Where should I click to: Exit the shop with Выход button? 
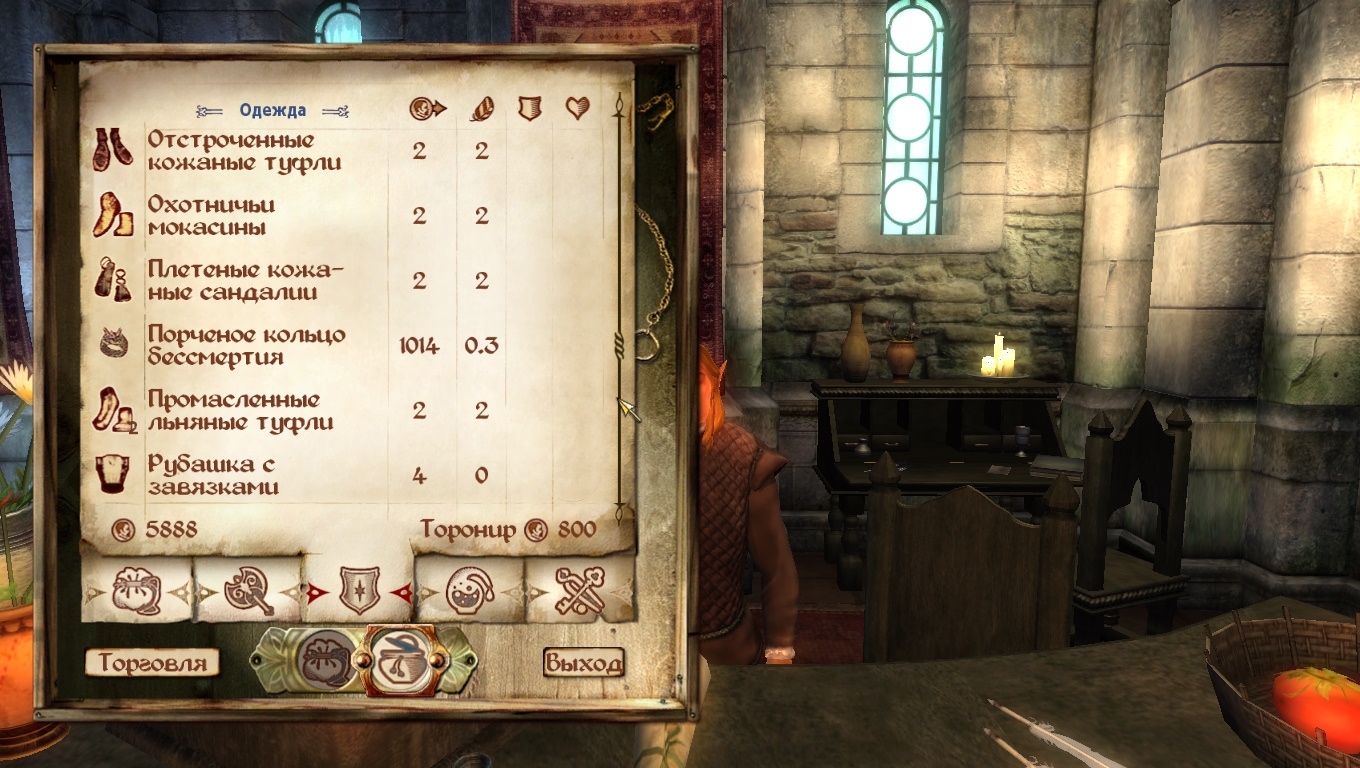pos(583,662)
